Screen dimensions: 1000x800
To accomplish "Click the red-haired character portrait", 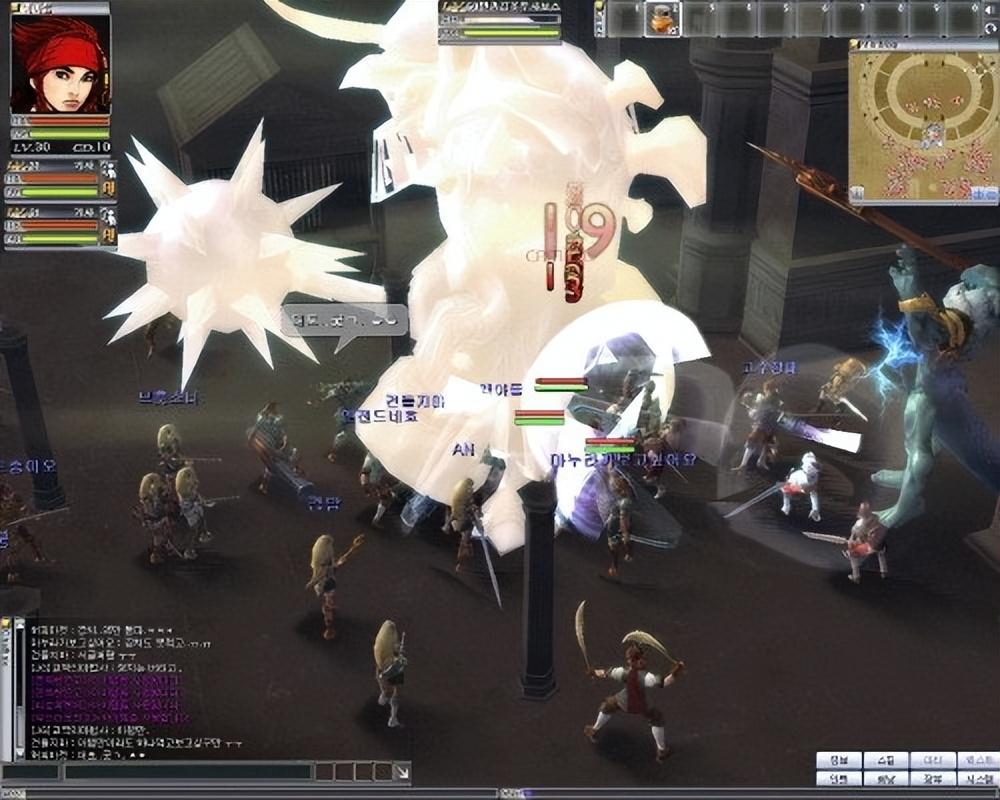I will tap(60, 64).
